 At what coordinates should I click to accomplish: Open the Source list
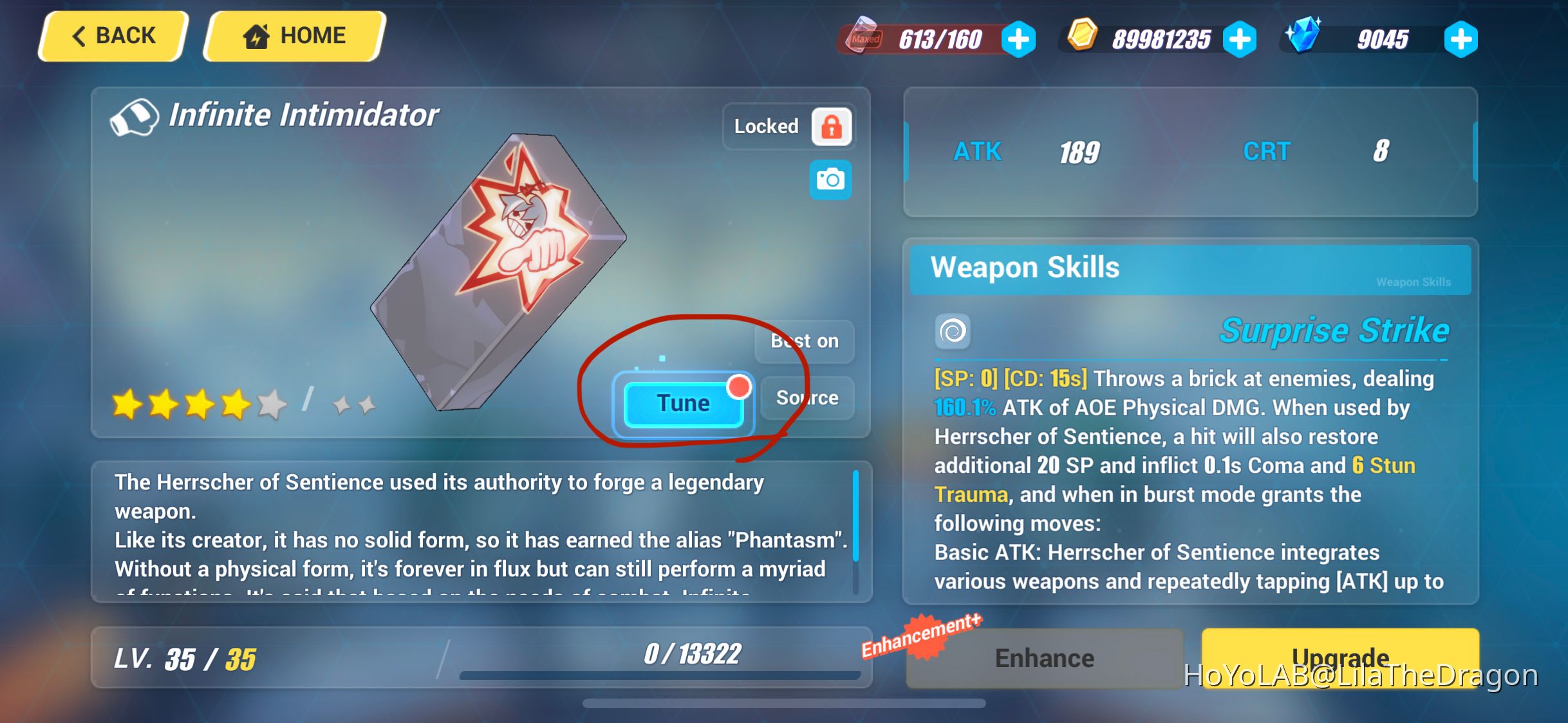click(807, 398)
